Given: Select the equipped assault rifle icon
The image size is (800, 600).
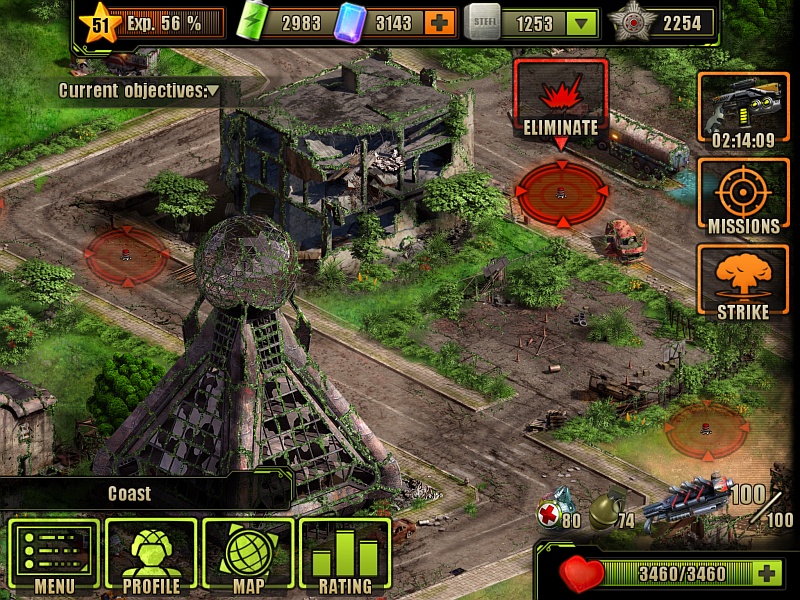Looking at the screenshot, I should click(x=688, y=502).
